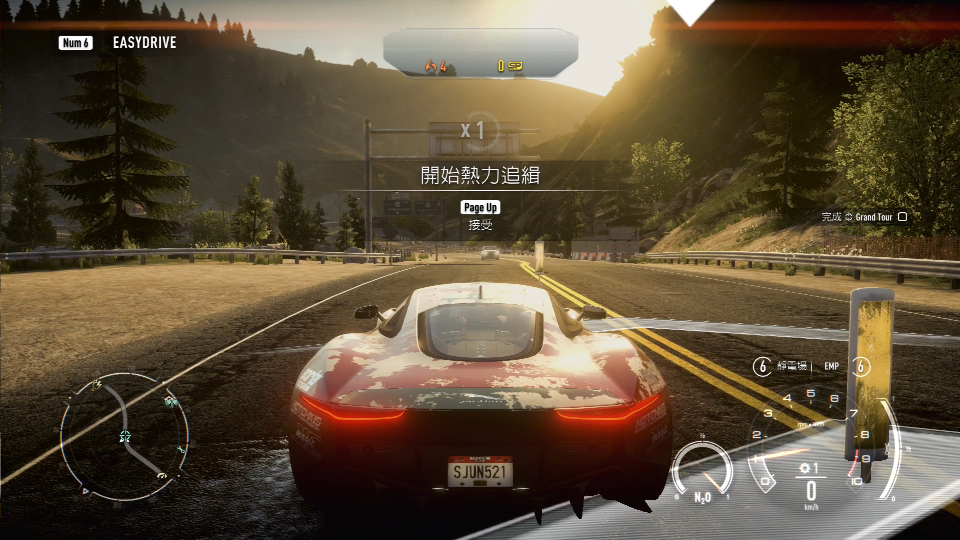The height and width of the screenshot is (540, 960).
Task: Click the circular minimap
Action: (x=124, y=436)
